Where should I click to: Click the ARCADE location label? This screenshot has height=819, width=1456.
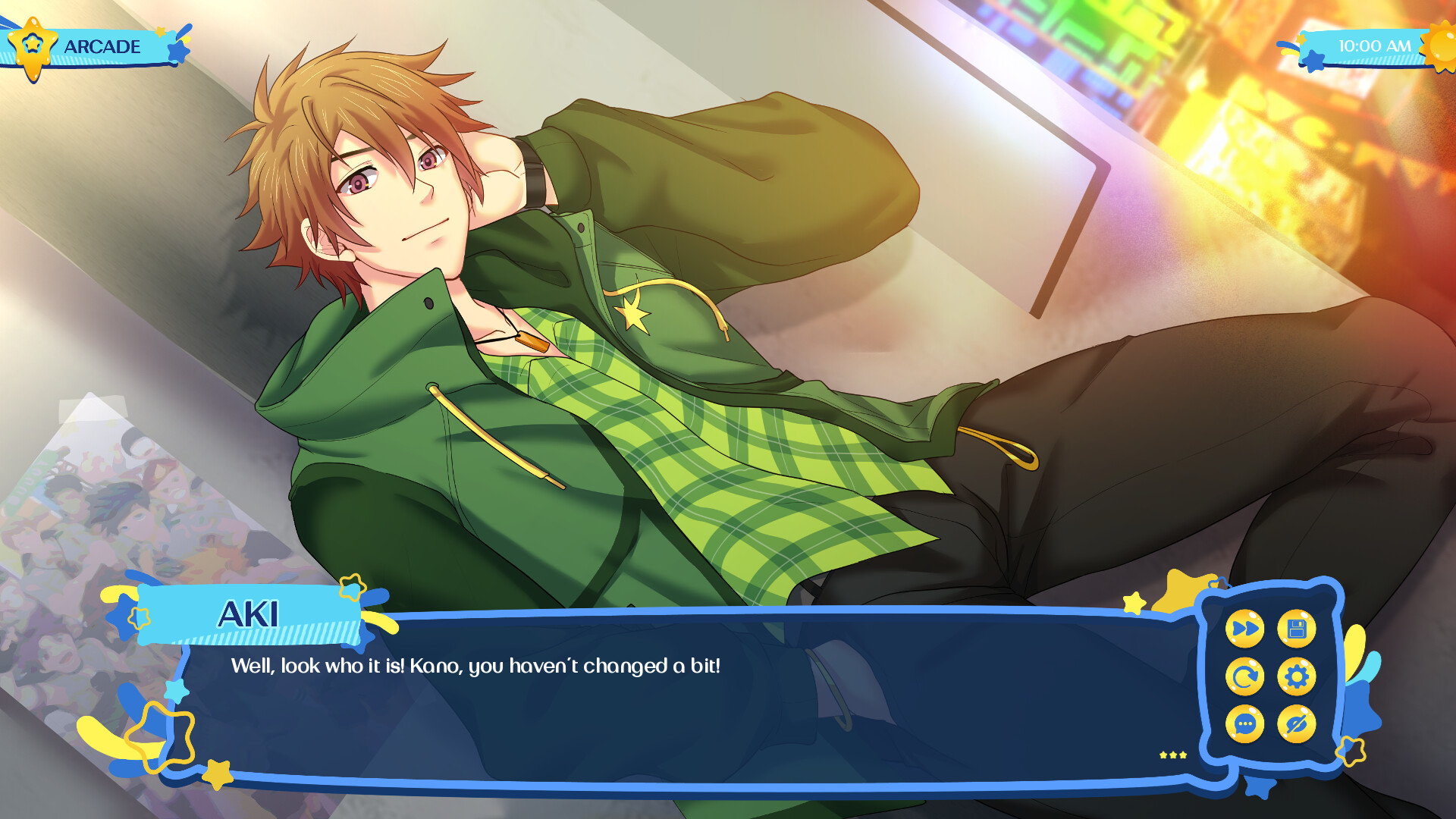[102, 45]
